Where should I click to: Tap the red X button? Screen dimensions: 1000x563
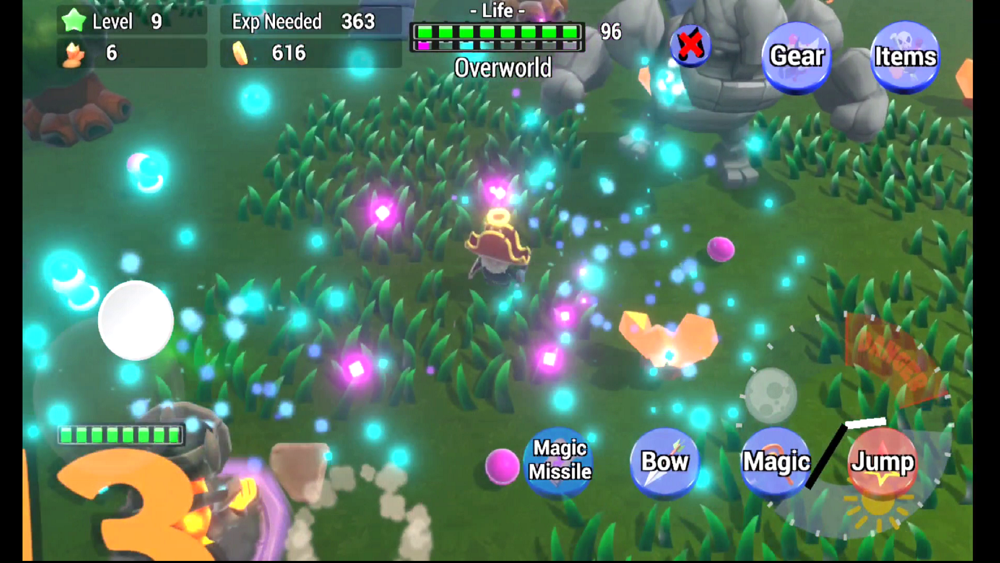[x=690, y=45]
